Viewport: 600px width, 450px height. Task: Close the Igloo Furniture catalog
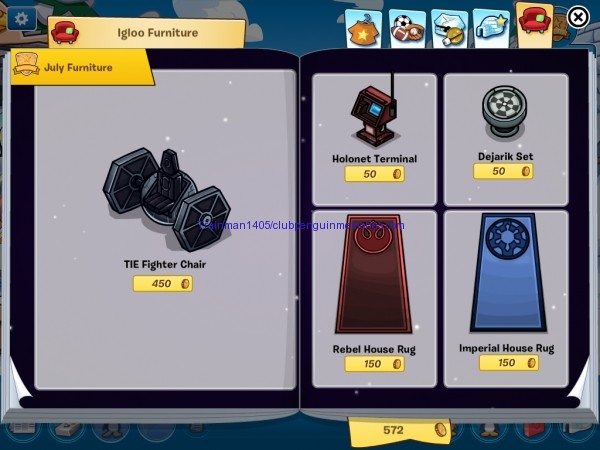click(x=578, y=17)
